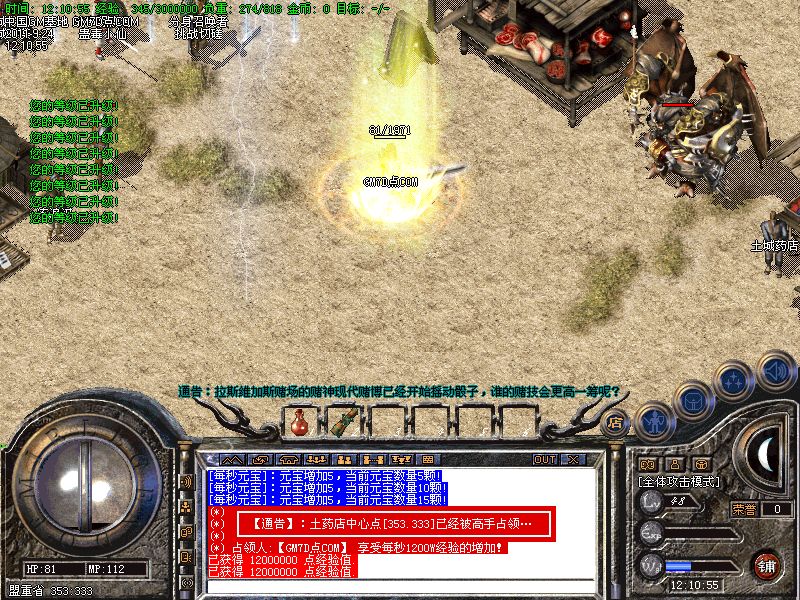Use the green scroll in the belt slot
Image resolution: width=800 pixels, height=600 pixels.
[345, 422]
